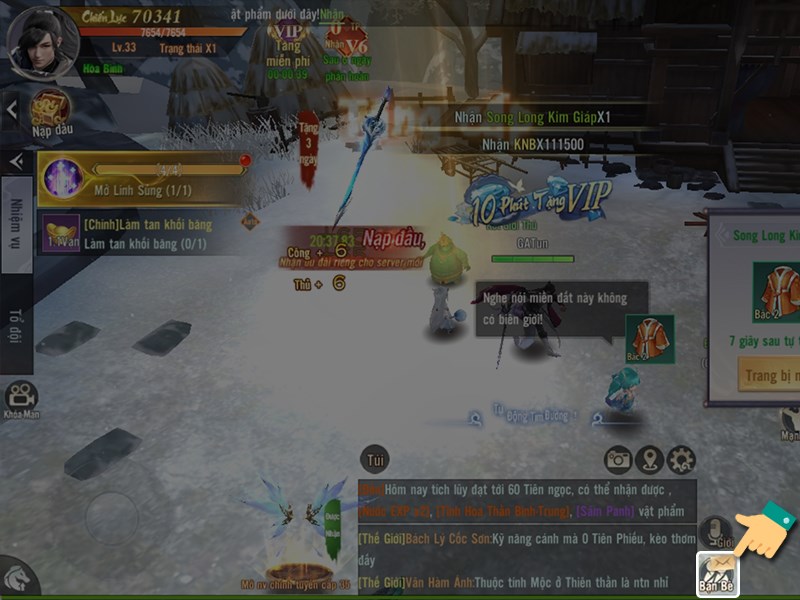Click the Trang bị equip button
Image resolution: width=800 pixels, height=600 pixels.
pos(769,376)
